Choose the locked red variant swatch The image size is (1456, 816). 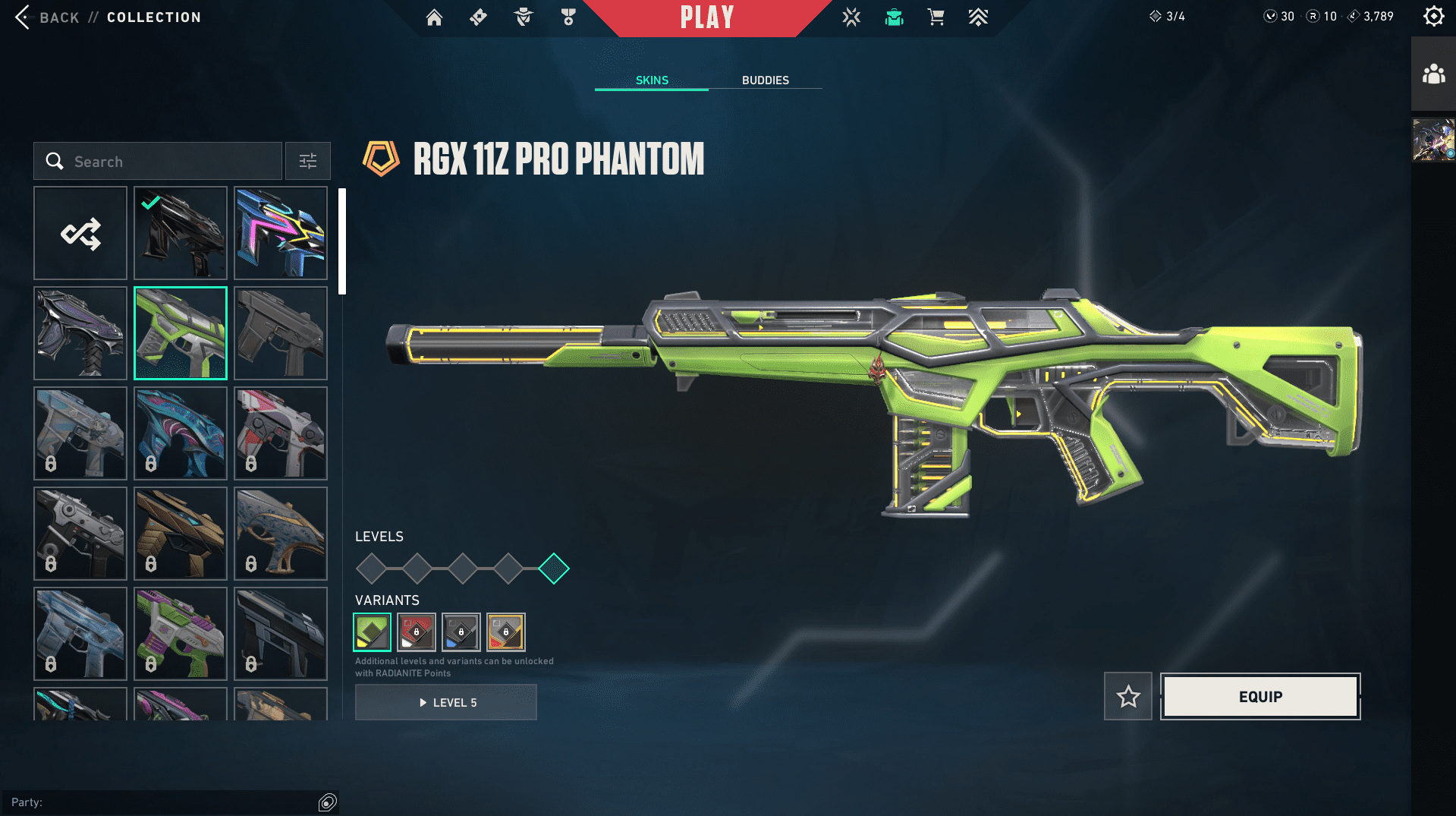[417, 632]
